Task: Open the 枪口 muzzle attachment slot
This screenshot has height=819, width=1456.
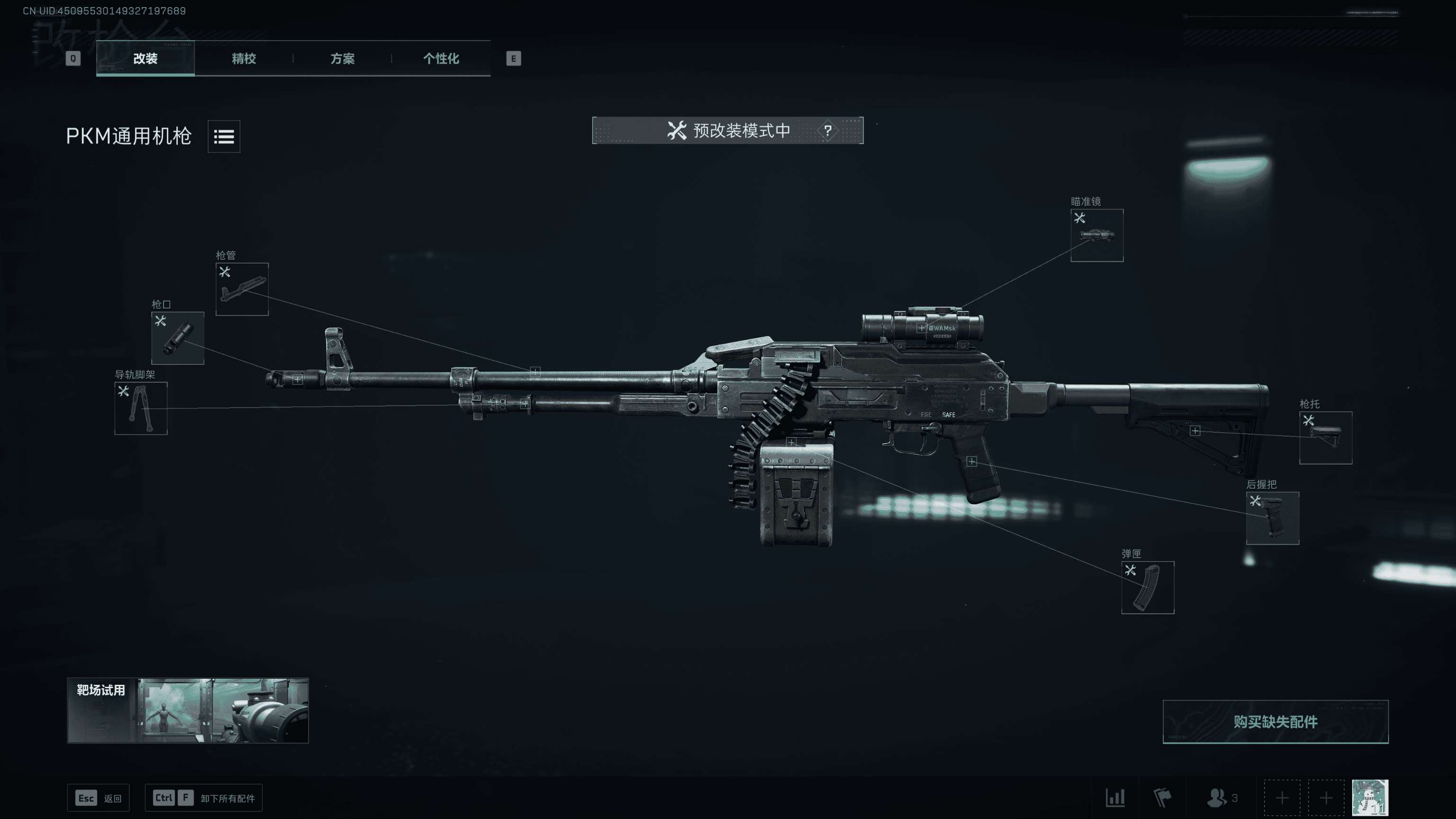Action: pos(177,338)
